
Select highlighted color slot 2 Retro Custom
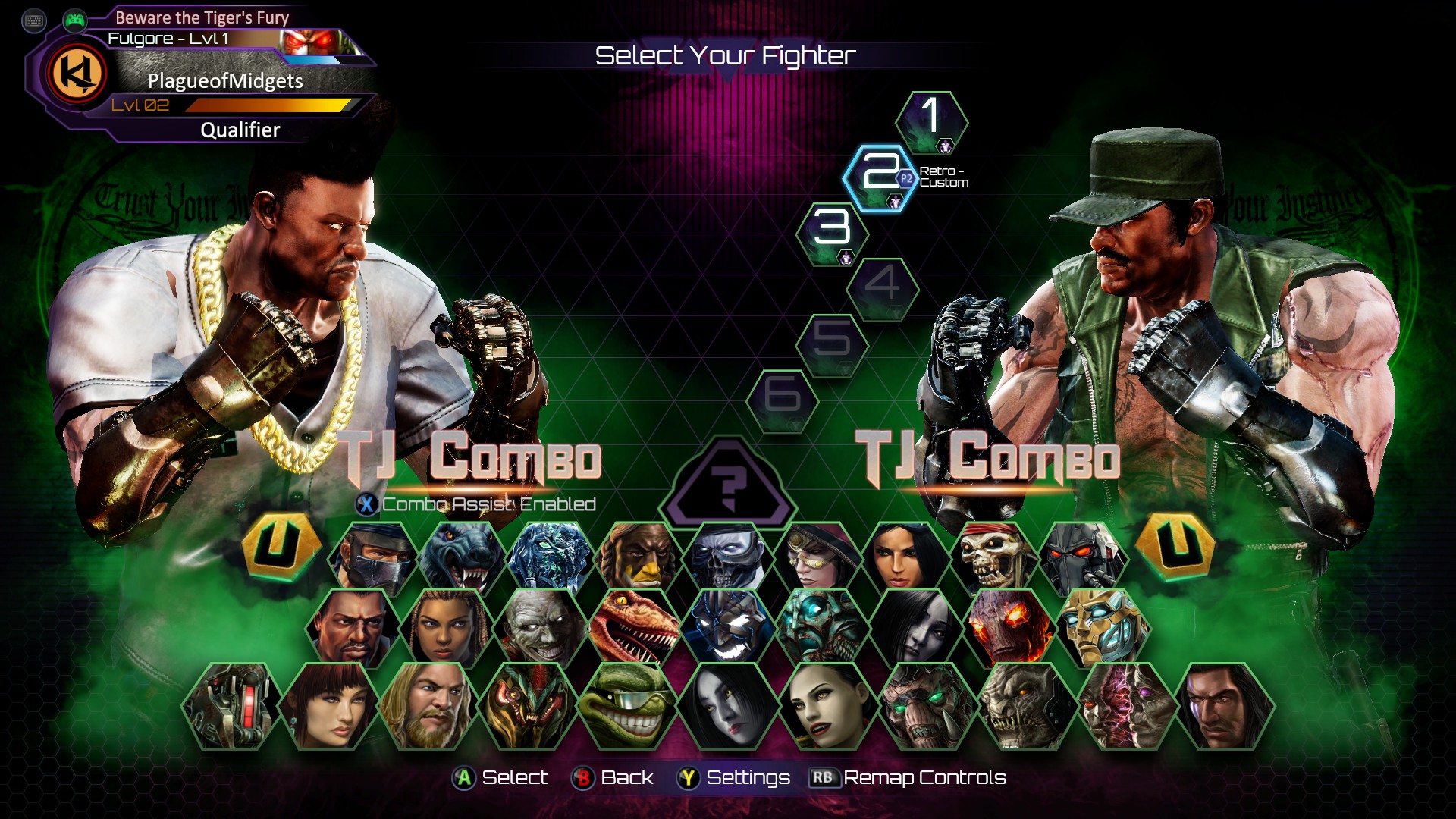880,176
